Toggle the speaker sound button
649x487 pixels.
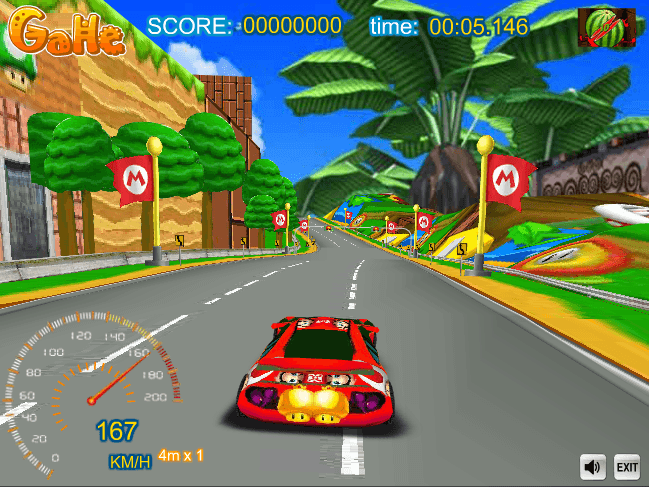click(594, 466)
